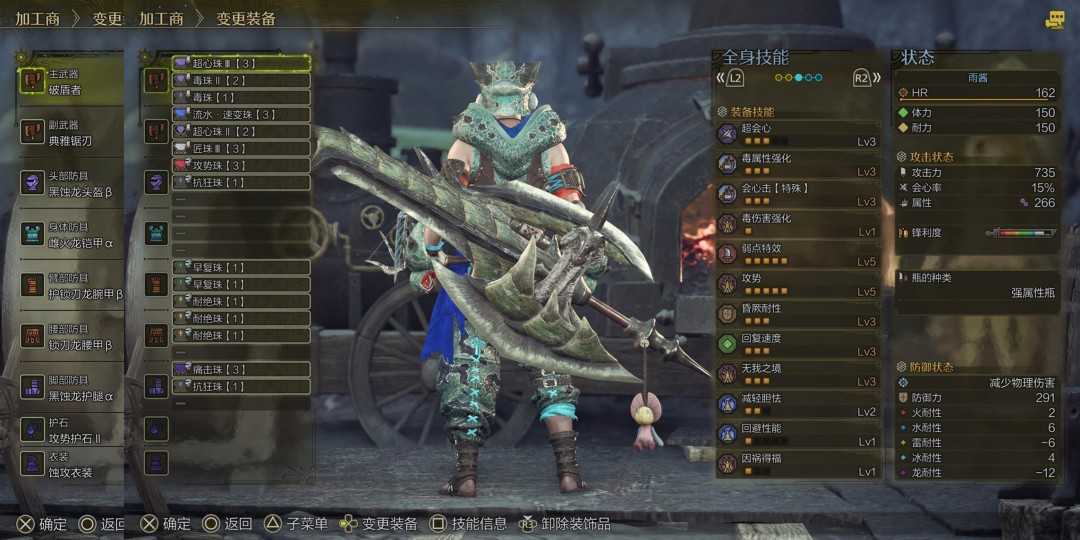Select the 因祸得福 skill row
Screen dimensions: 1080x540
[798, 464]
